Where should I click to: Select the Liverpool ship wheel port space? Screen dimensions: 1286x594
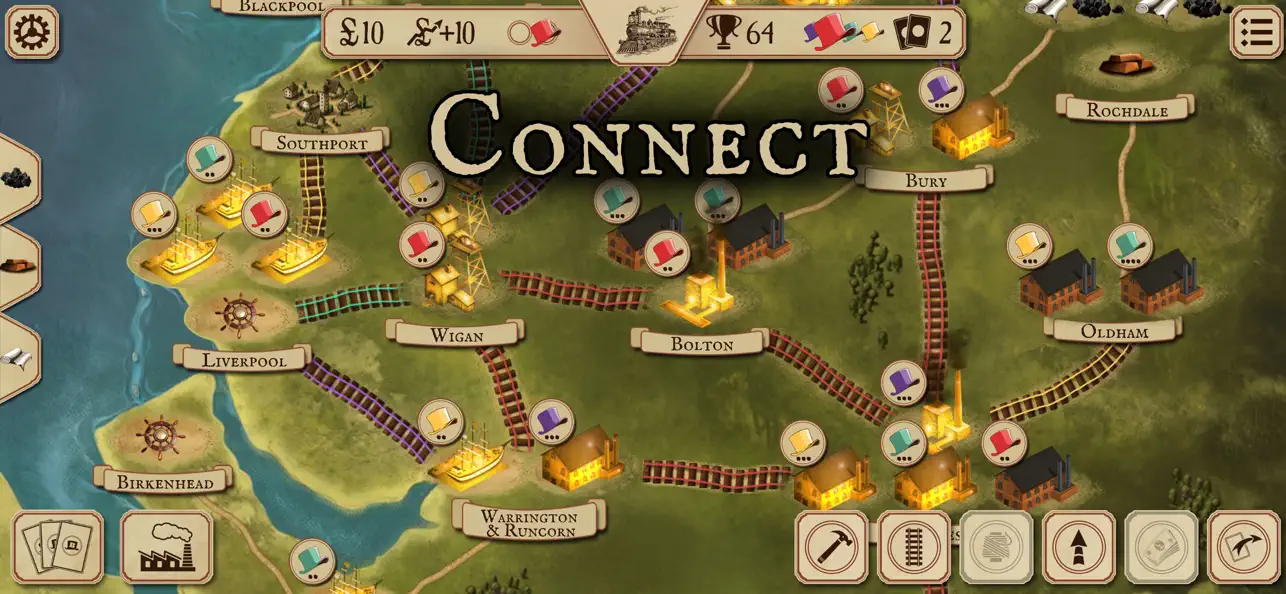coord(240,315)
